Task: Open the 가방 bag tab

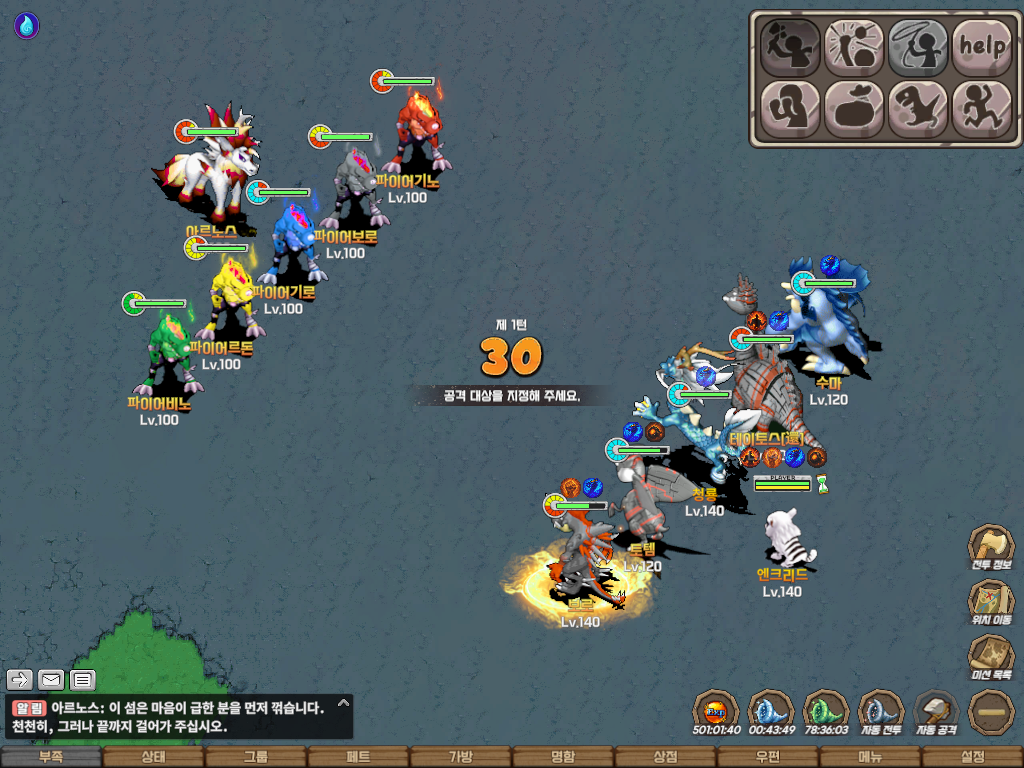Action: (460, 757)
